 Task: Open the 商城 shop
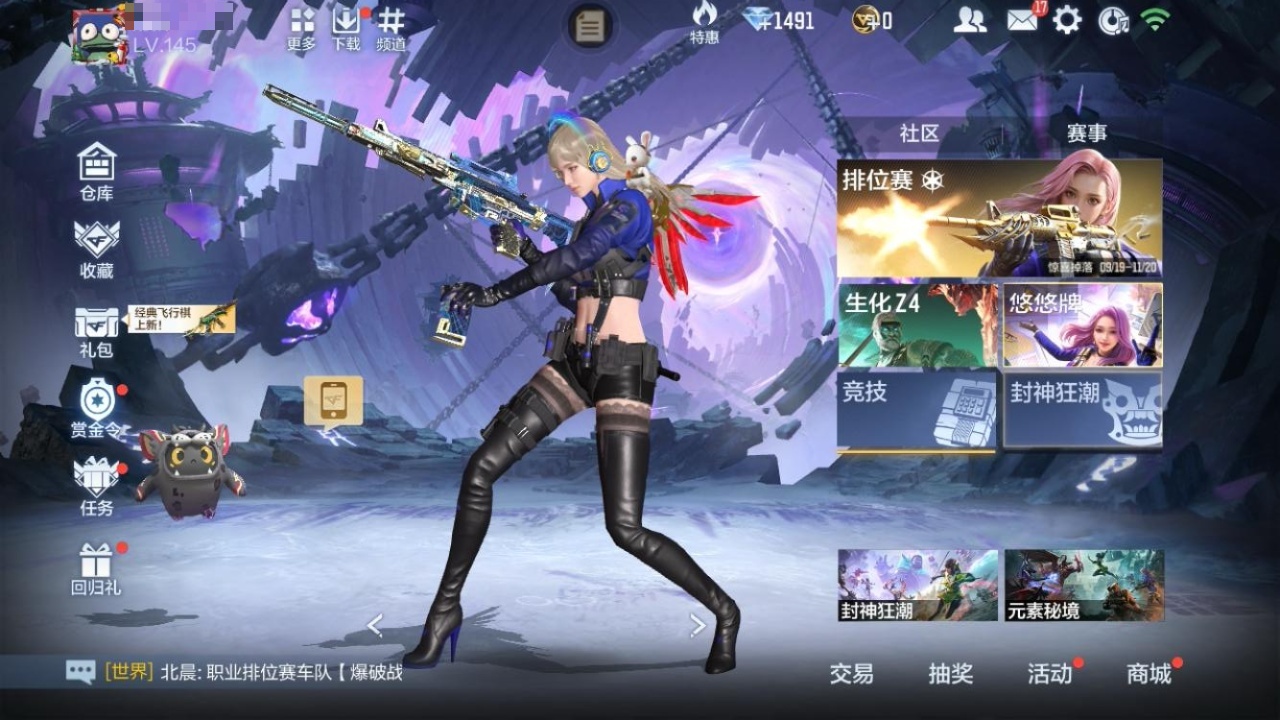click(1149, 674)
